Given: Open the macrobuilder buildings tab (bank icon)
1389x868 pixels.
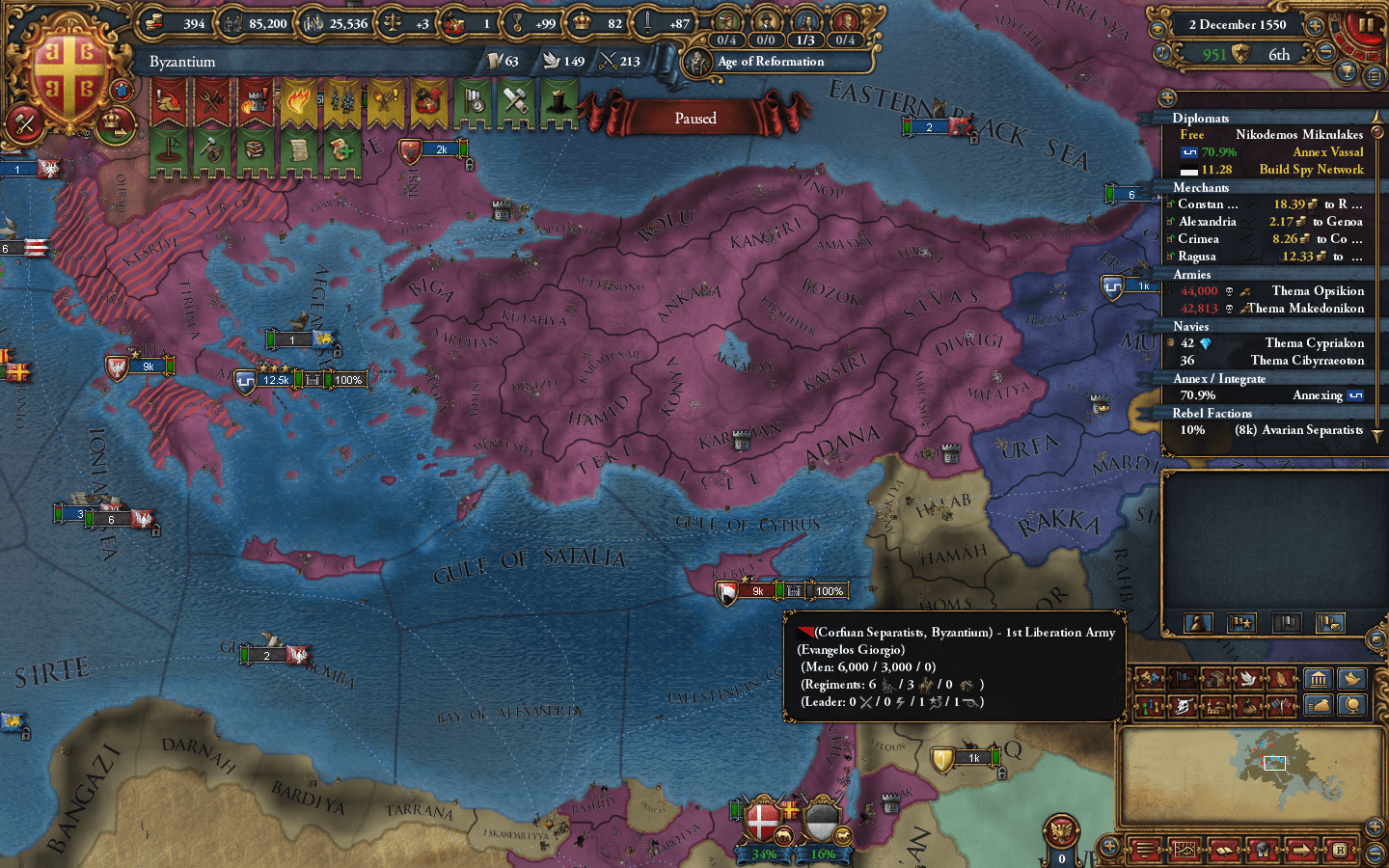Looking at the screenshot, I should tap(1318, 678).
